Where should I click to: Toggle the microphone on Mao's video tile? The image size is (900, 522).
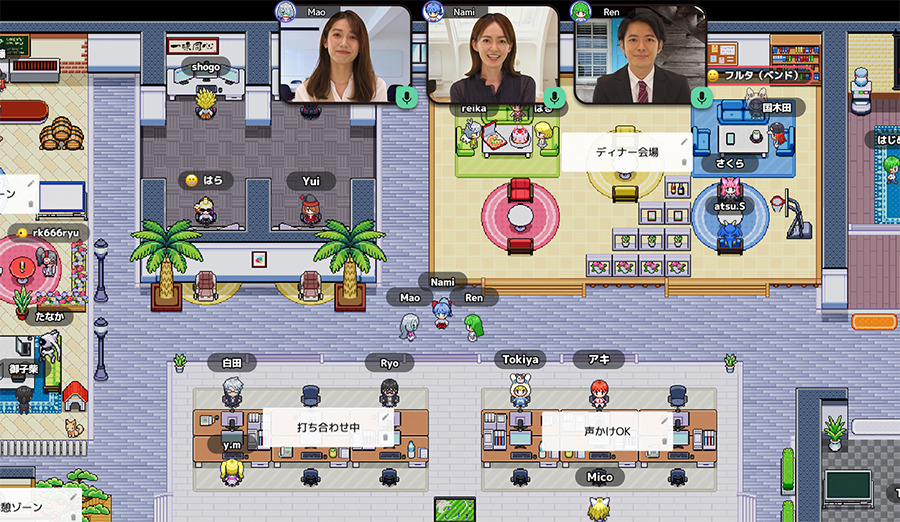pos(405,96)
